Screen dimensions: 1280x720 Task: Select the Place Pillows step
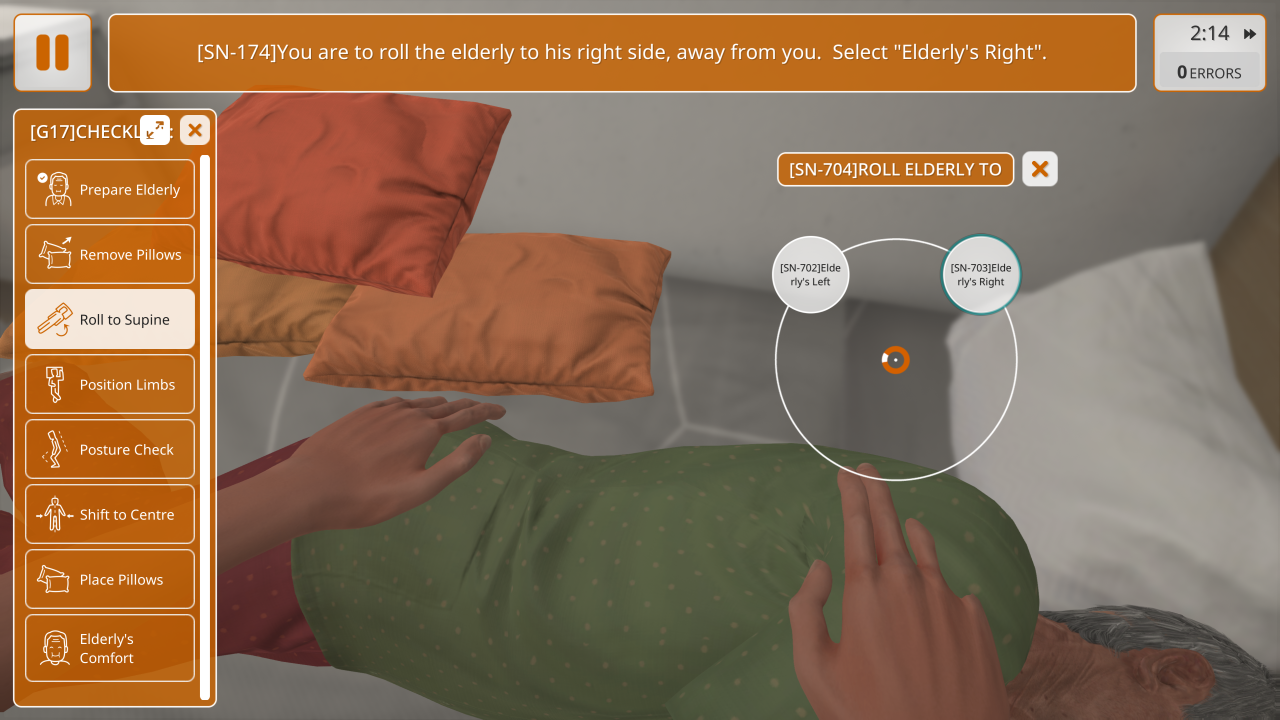coord(110,579)
